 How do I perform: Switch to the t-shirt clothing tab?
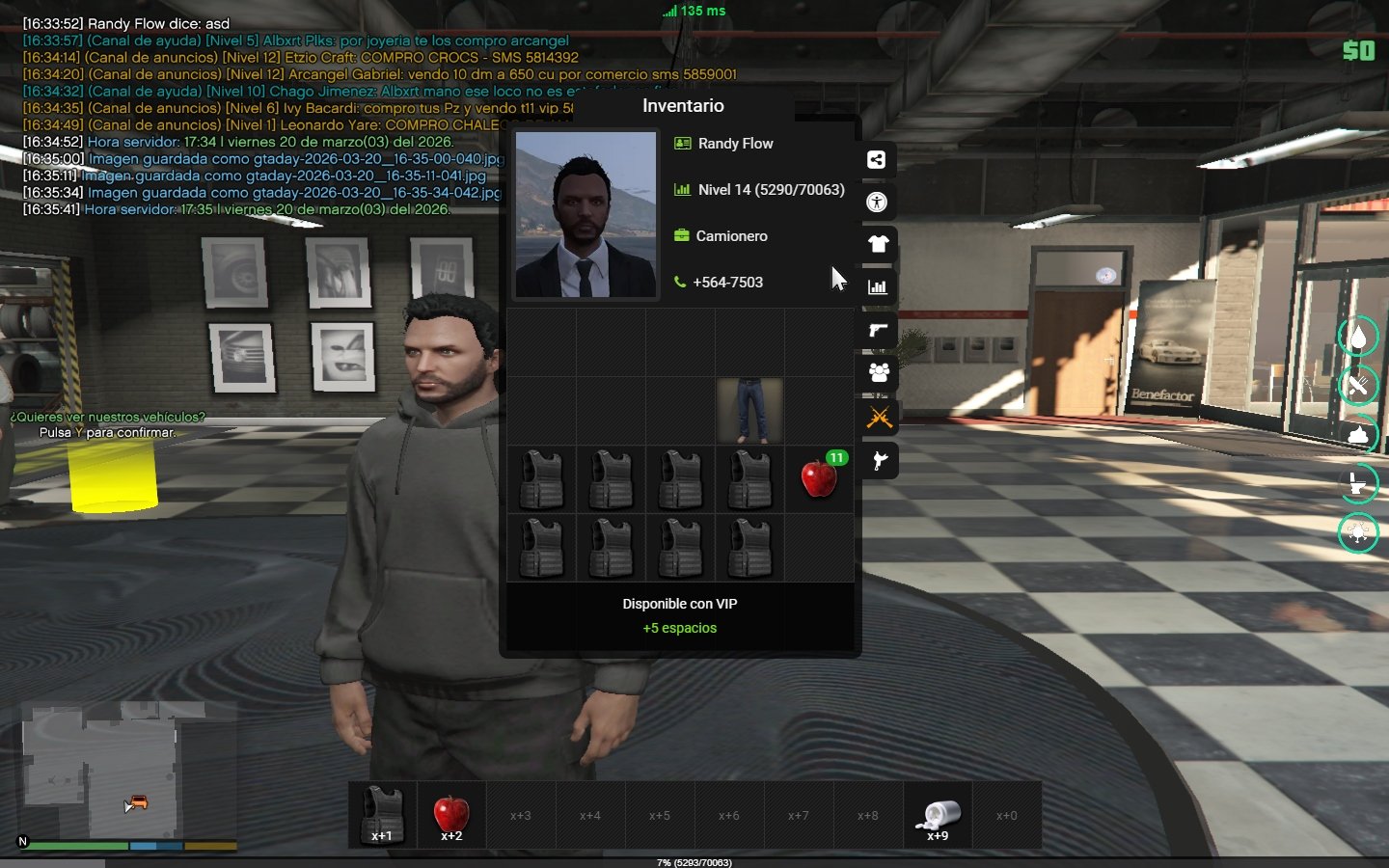click(x=878, y=244)
